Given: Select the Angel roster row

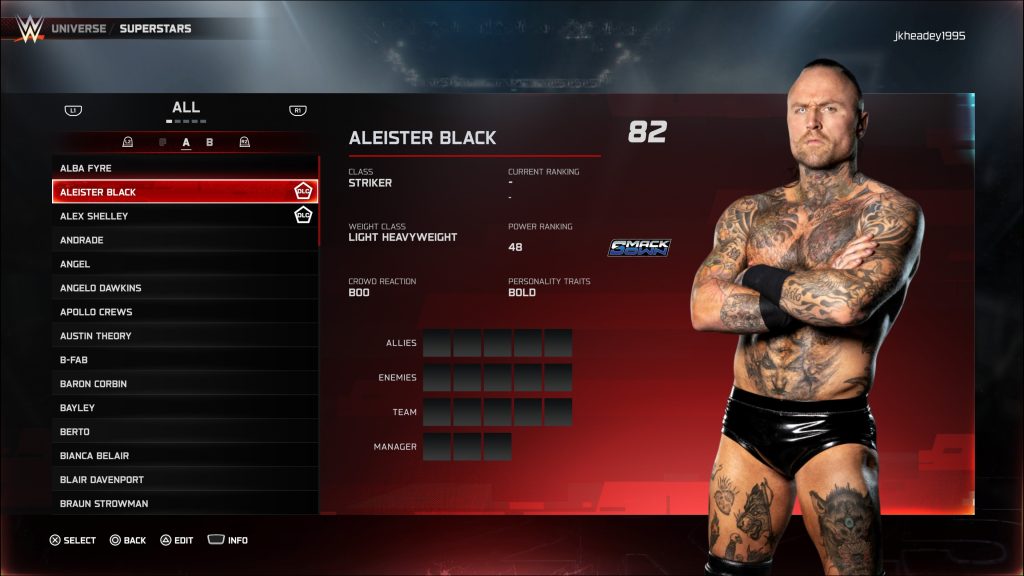Looking at the screenshot, I should pos(185,264).
